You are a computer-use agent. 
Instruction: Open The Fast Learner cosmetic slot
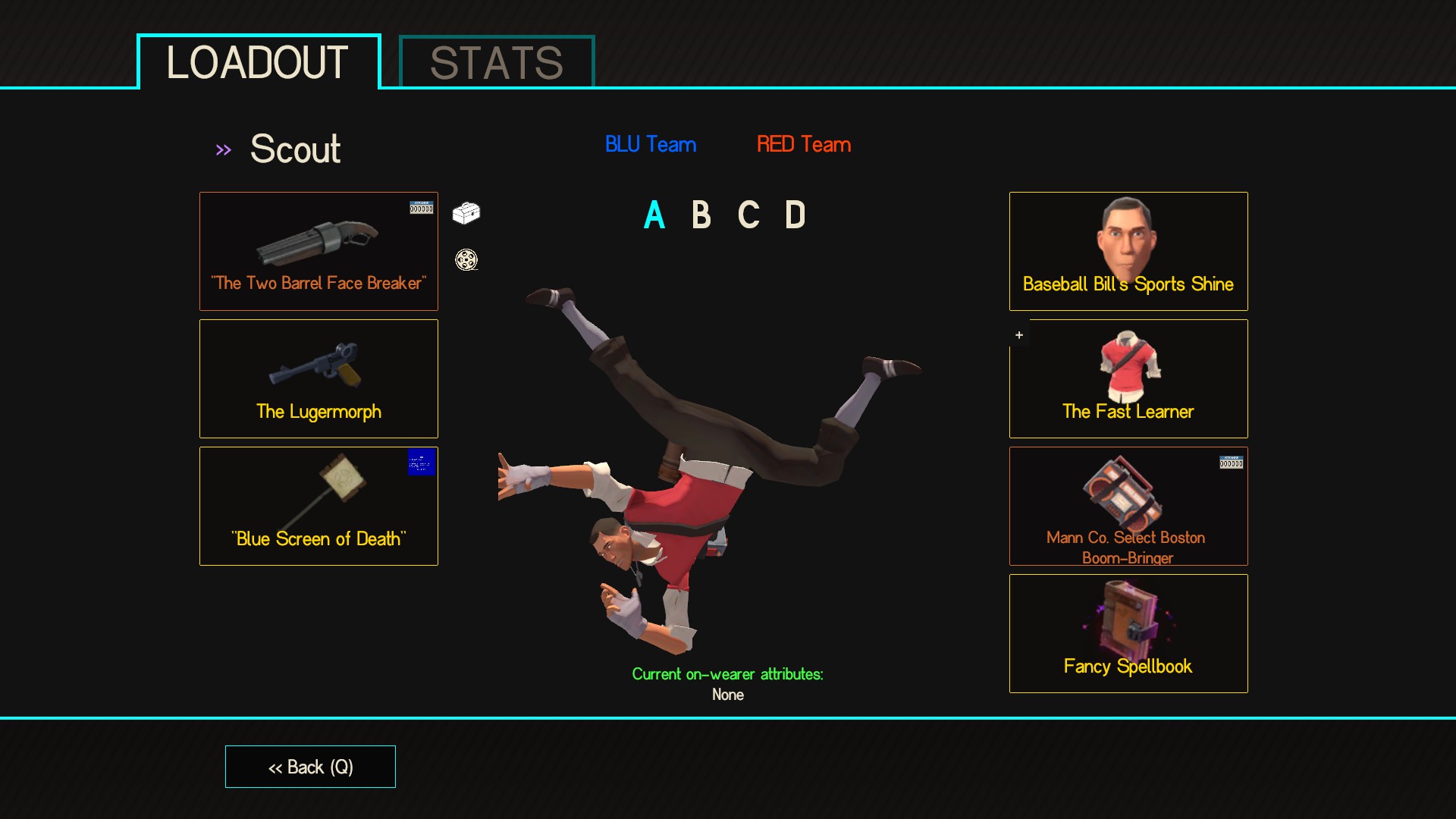pyautogui.click(x=1128, y=378)
